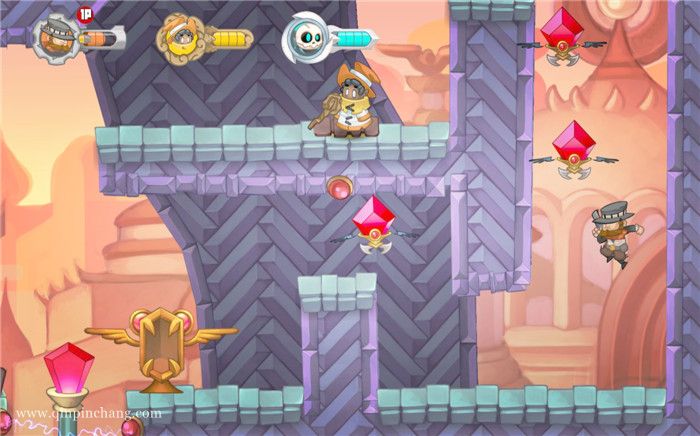Choose the white skull robot portrait
The width and height of the screenshot is (700, 436).
(x=303, y=38)
